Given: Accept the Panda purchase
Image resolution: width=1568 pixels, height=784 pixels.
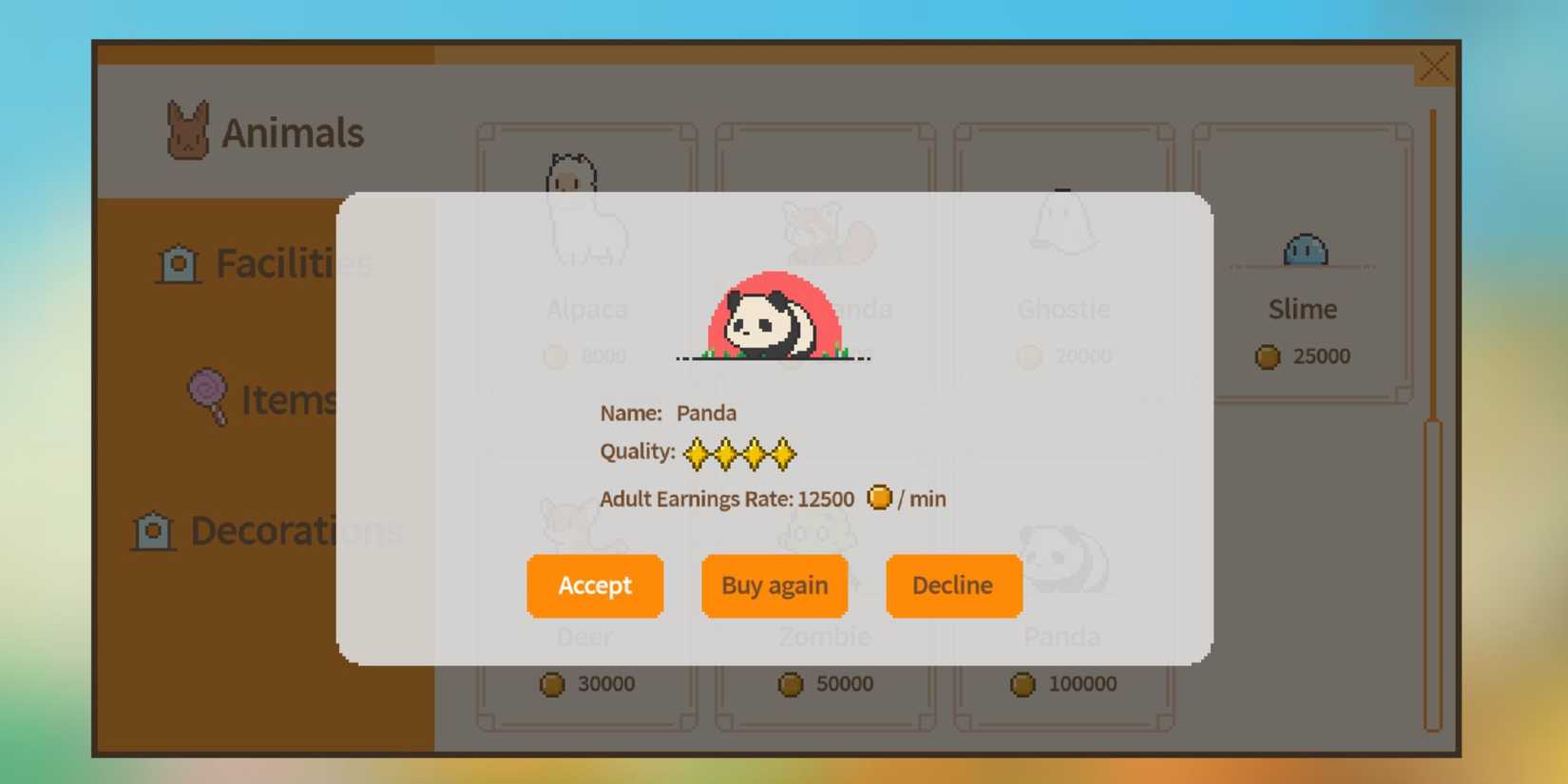Looking at the screenshot, I should pos(595,585).
